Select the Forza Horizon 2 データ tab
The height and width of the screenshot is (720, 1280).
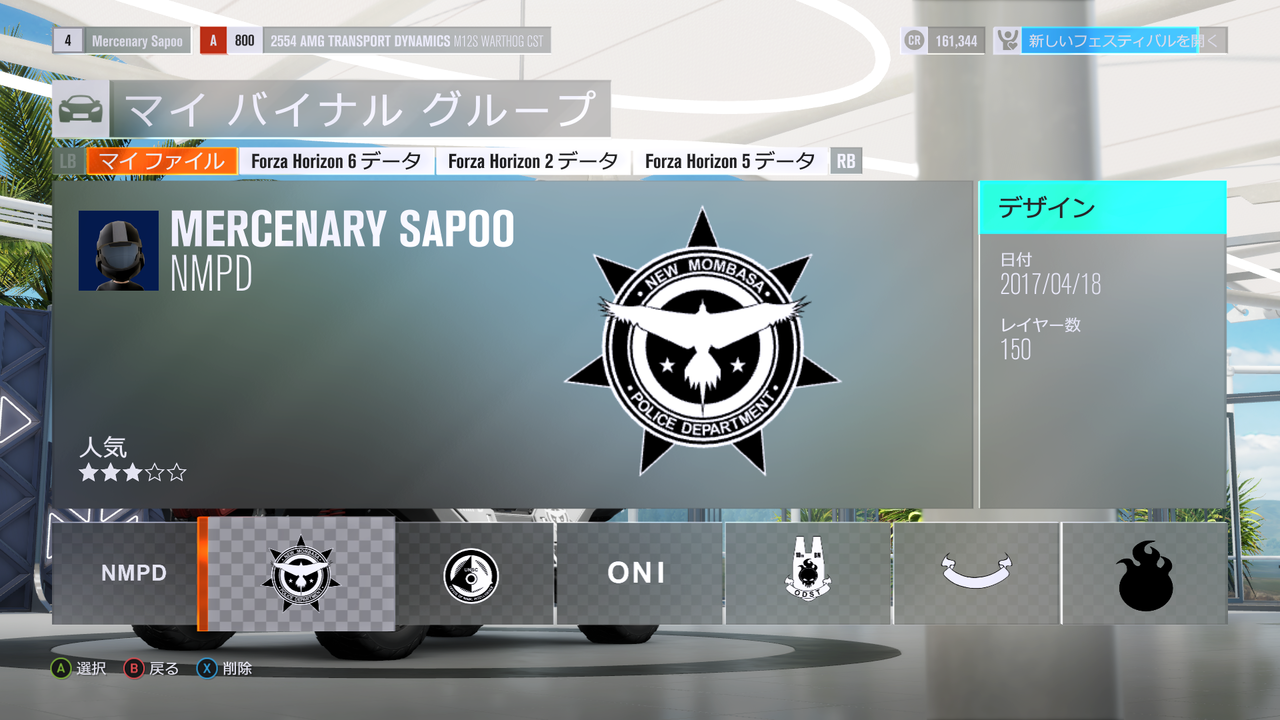tap(533, 161)
